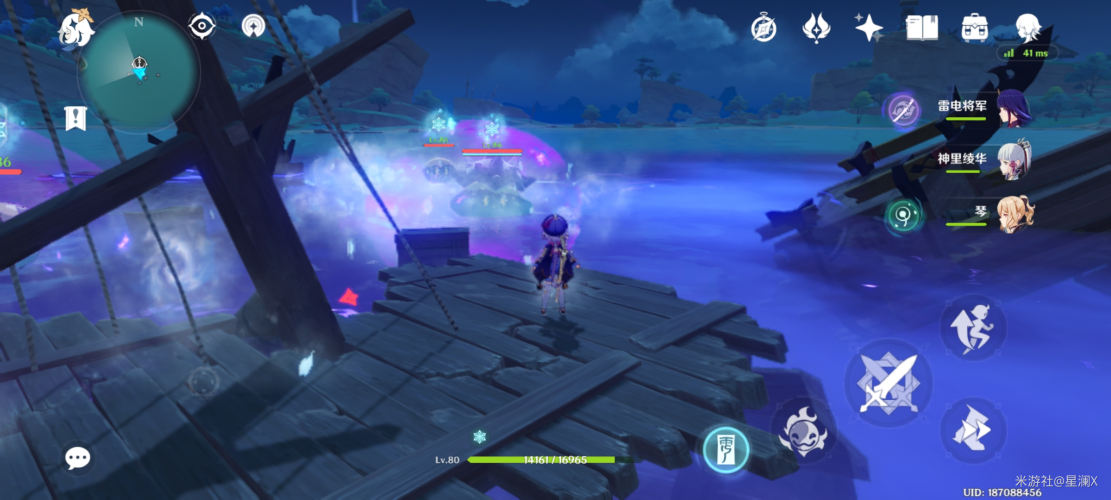Open the character screen icon
Viewport: 1111px width, 500px height.
pyautogui.click(x=1028, y=28)
